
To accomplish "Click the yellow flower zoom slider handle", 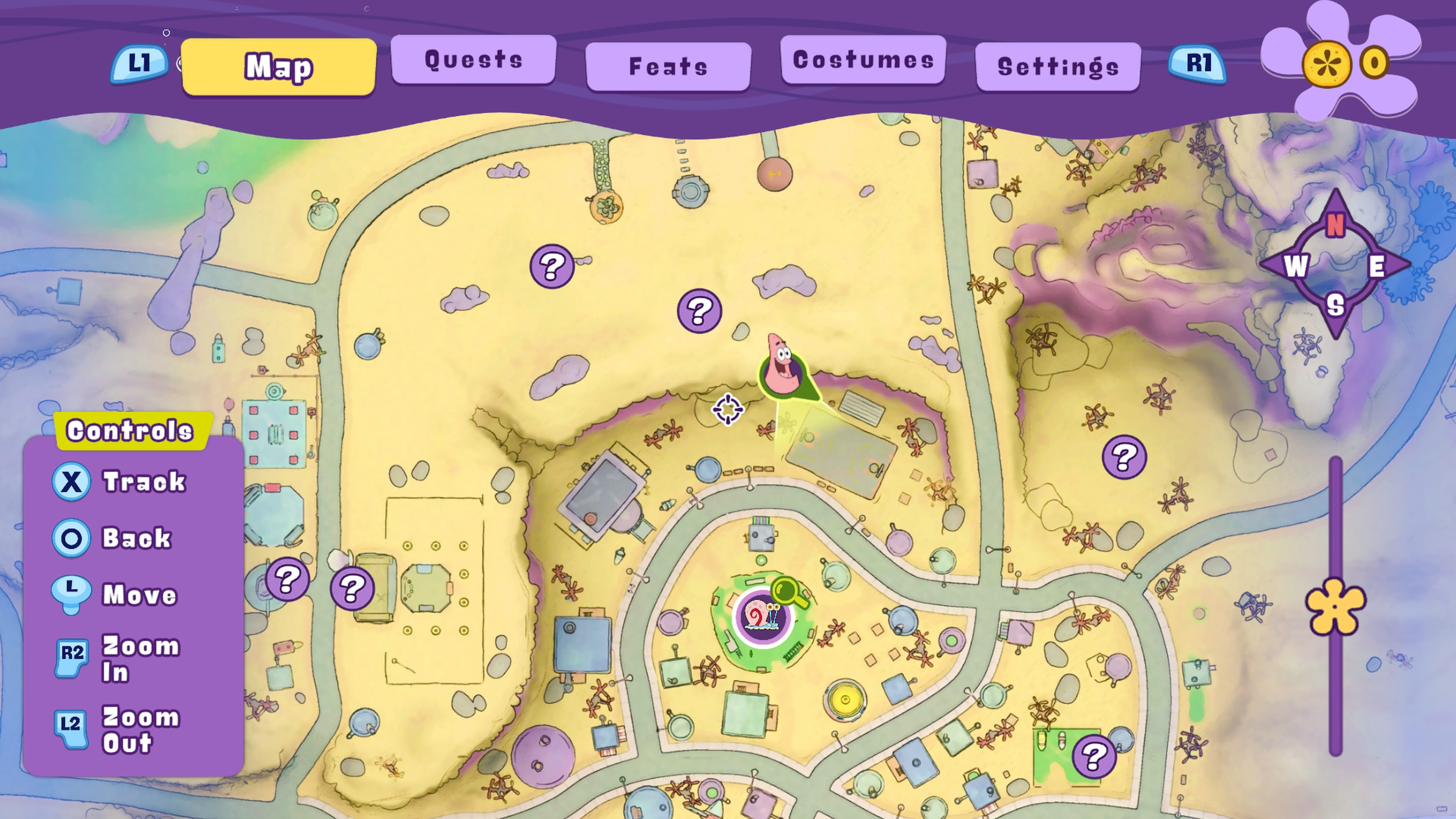I will pyautogui.click(x=1335, y=607).
